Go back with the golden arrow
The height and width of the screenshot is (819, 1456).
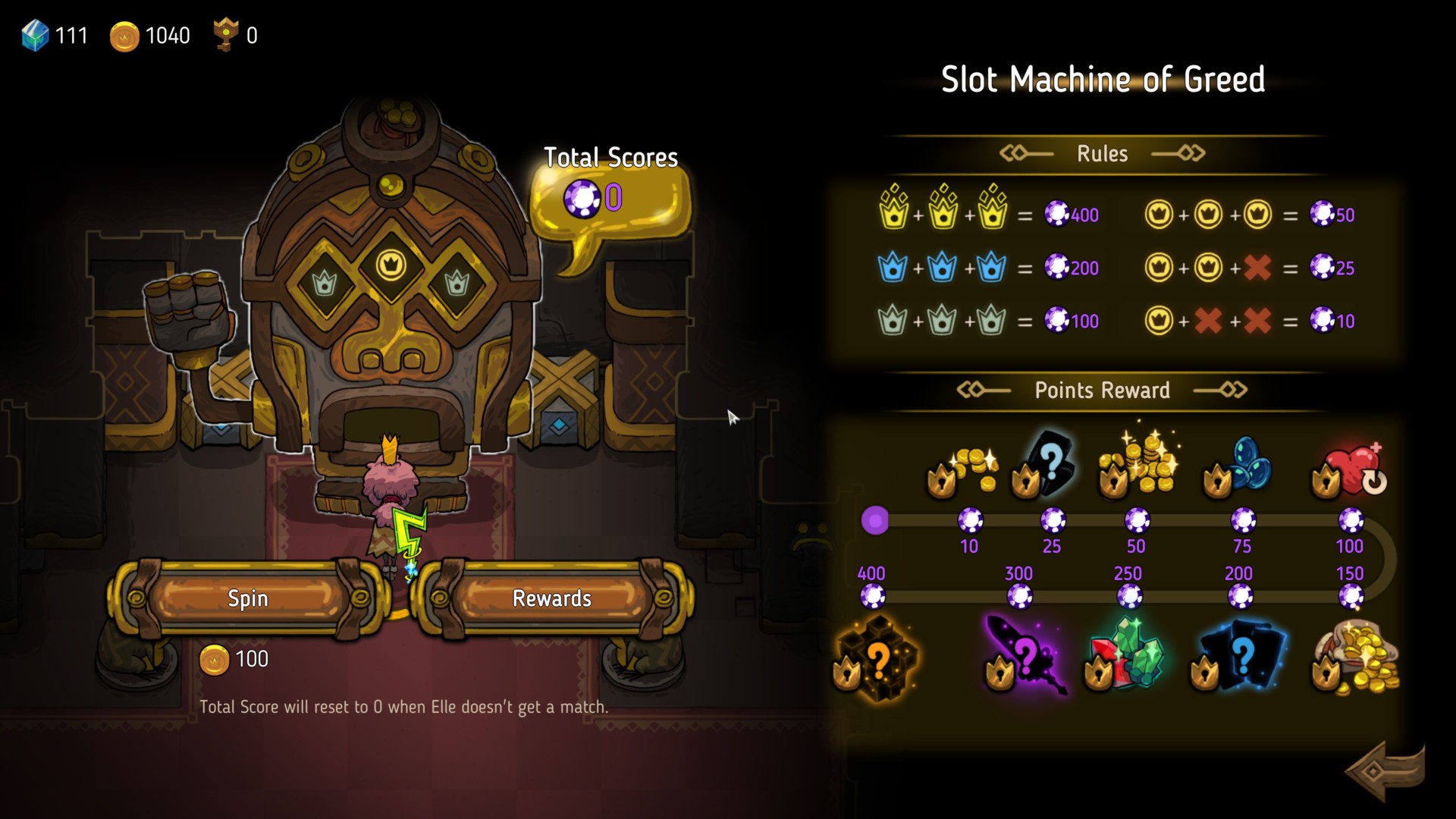click(x=1385, y=771)
